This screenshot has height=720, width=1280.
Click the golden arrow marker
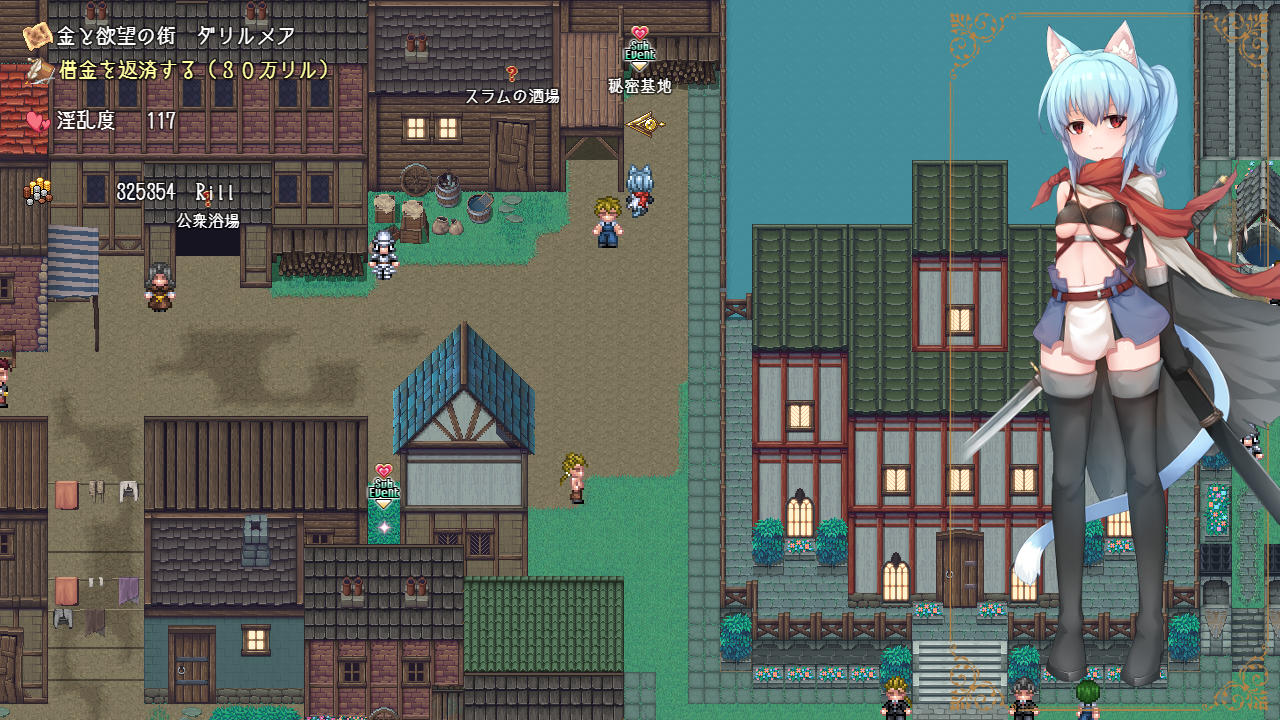coord(646,125)
